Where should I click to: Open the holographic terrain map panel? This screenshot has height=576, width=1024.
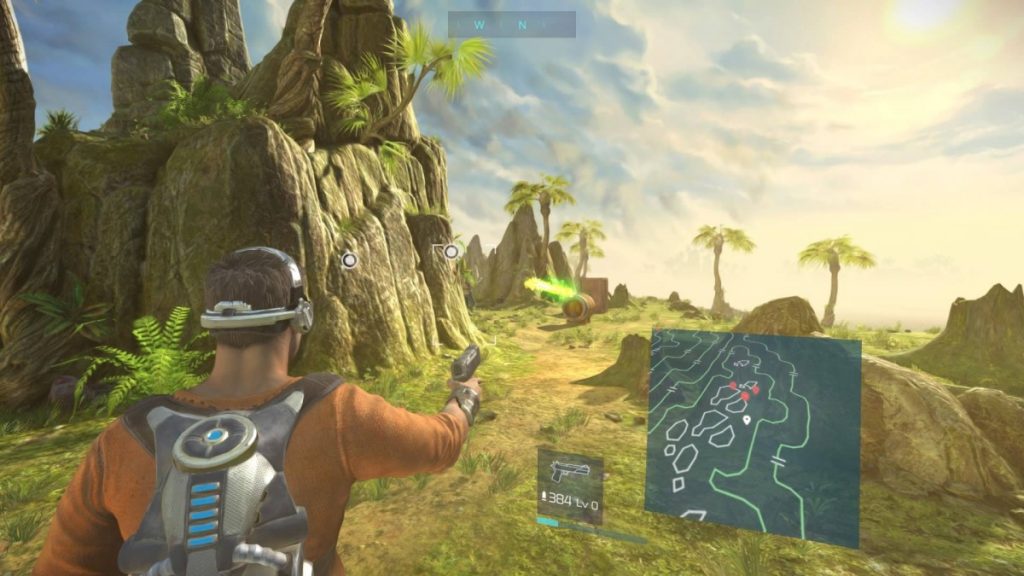tap(752, 435)
